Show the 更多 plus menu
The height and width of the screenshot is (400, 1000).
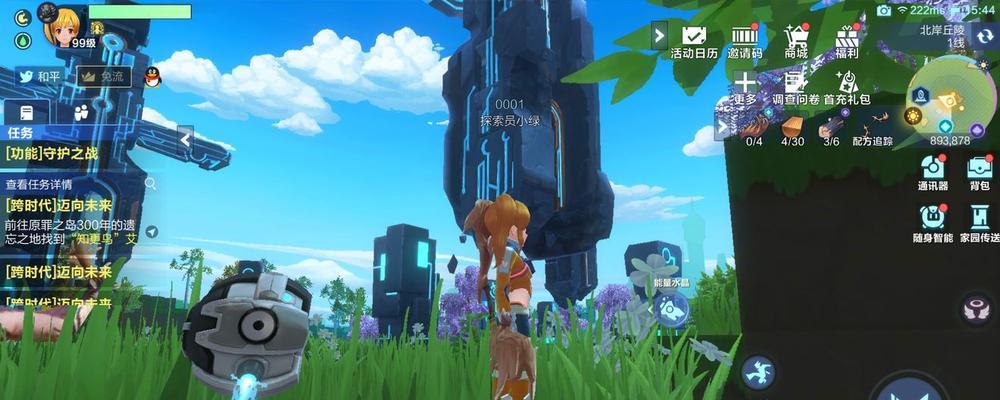click(x=745, y=87)
